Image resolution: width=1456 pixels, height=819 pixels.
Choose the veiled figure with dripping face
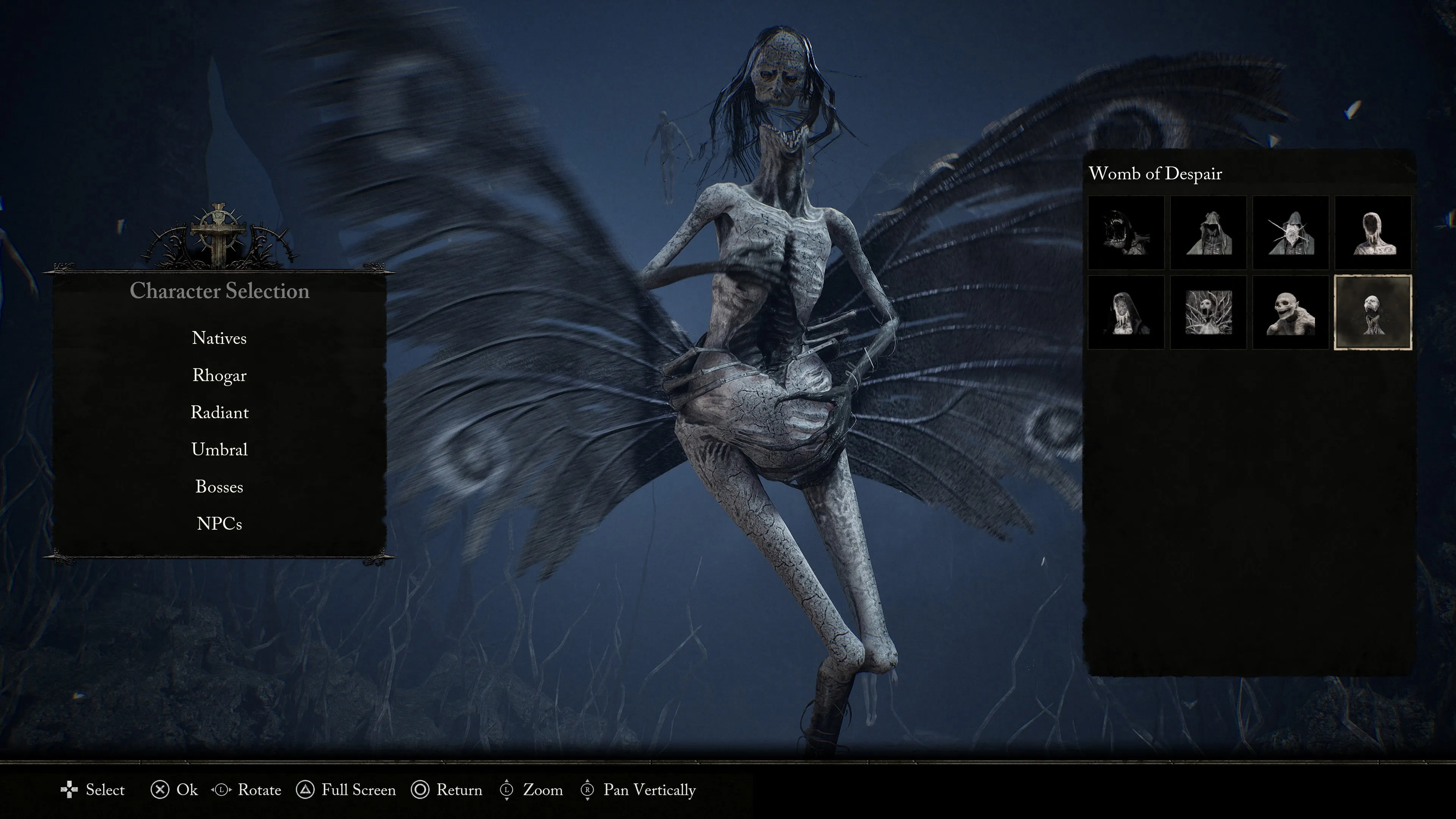pyautogui.click(x=1126, y=312)
